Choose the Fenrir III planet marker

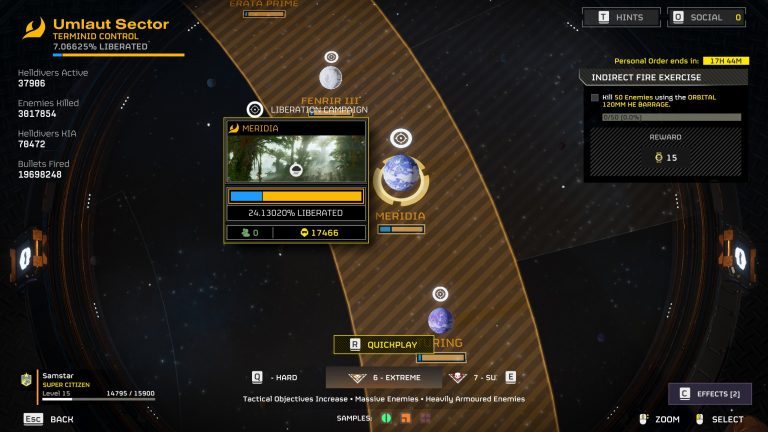tap(331, 77)
